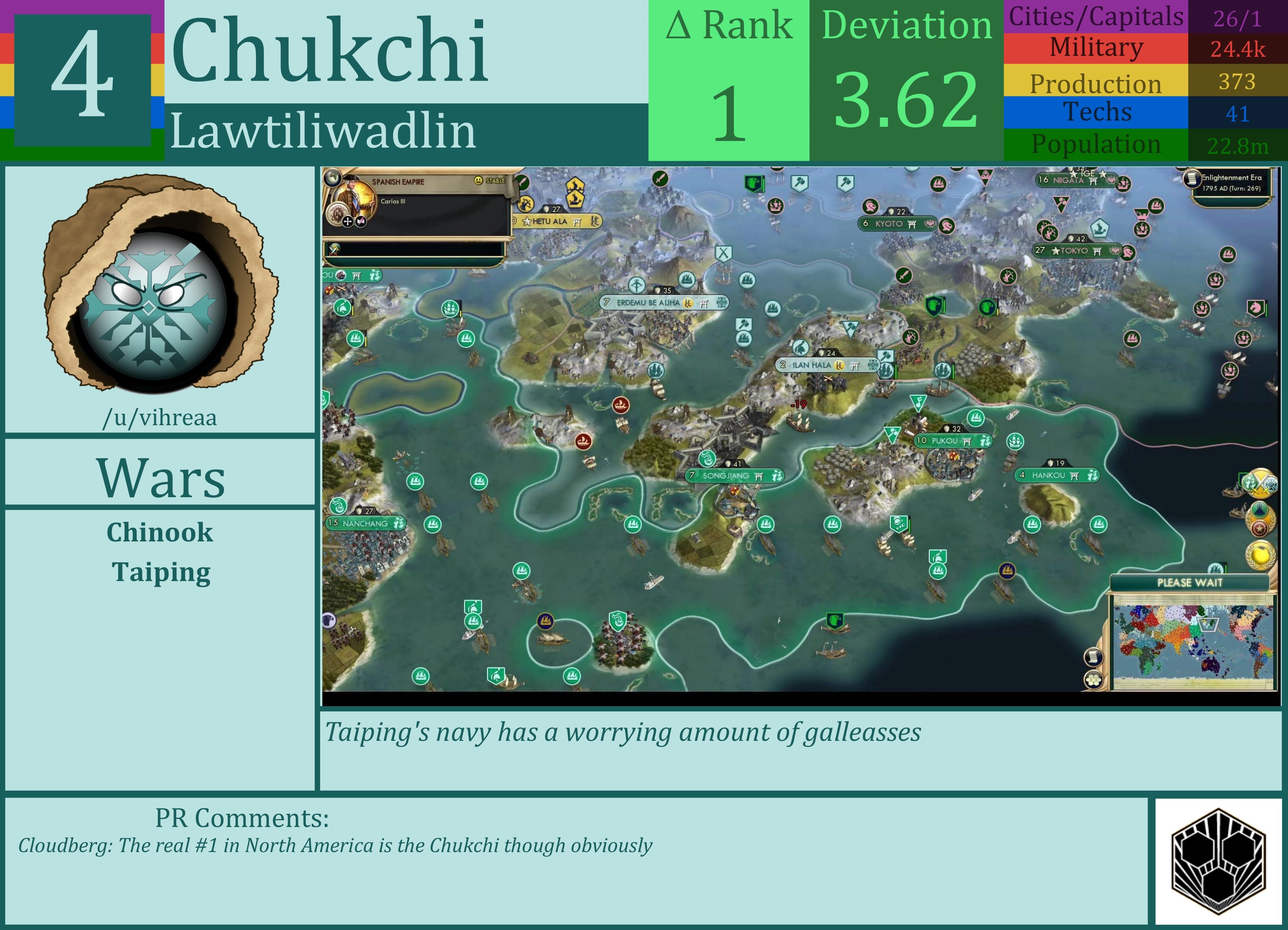Mute the Spanish Empire with the speaker icon
Viewport: 1288px width, 930px height.
360,222
